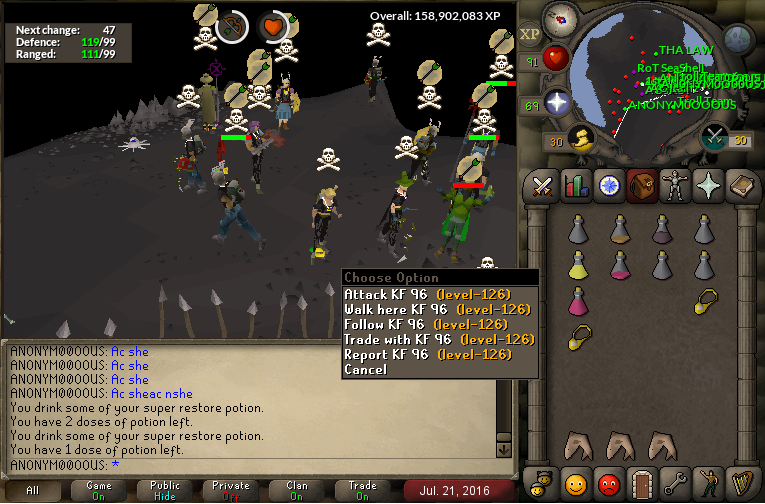Select Walk here KF 96 option
The width and height of the screenshot is (765, 504).
(x=436, y=309)
